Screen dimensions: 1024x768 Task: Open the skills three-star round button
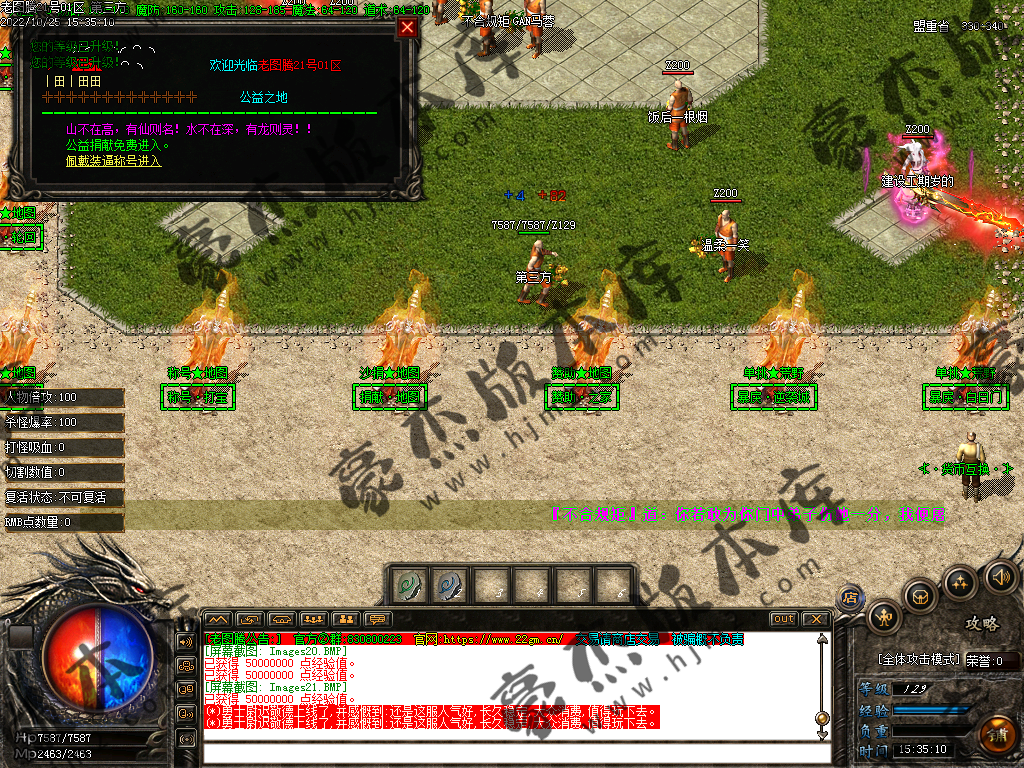(x=960, y=582)
